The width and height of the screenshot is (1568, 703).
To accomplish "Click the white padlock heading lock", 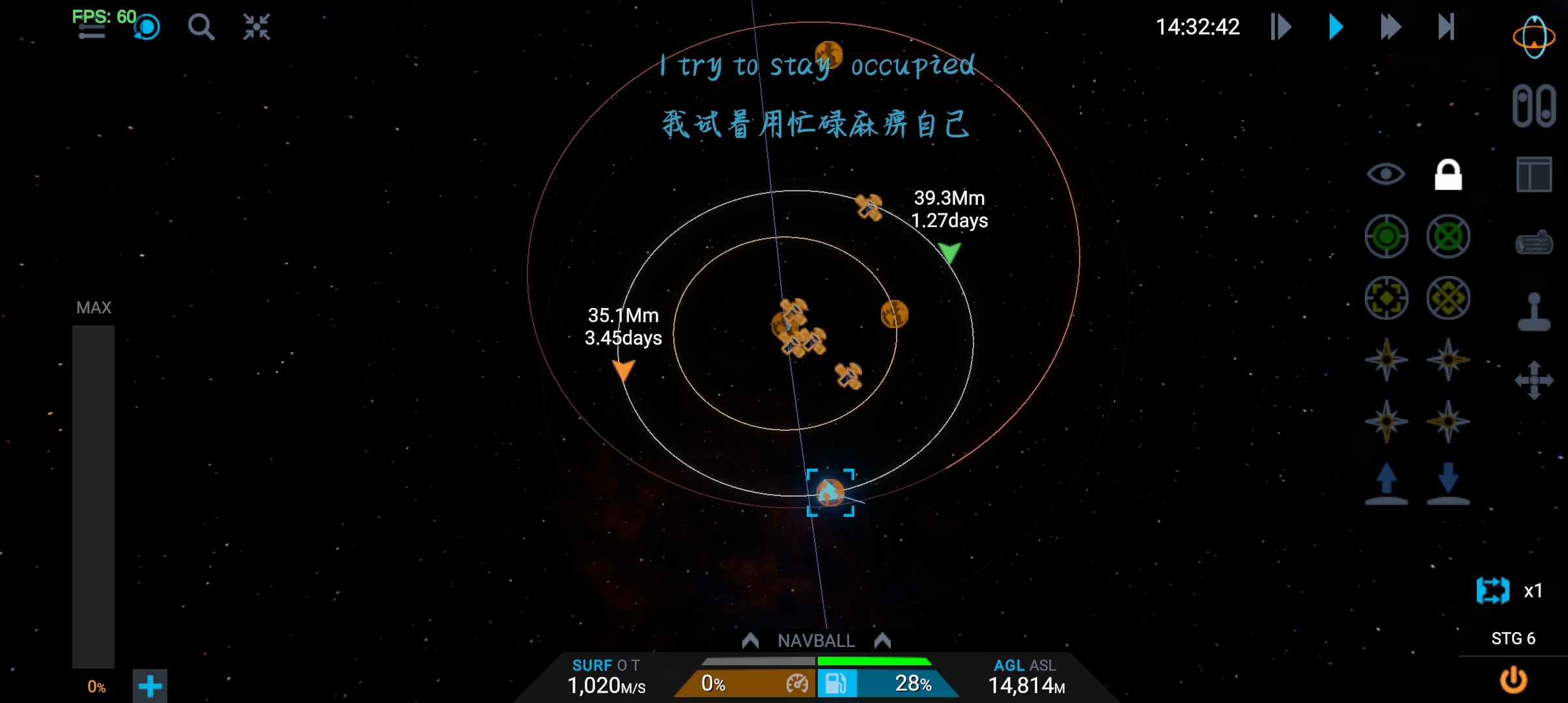I will 1448,174.
